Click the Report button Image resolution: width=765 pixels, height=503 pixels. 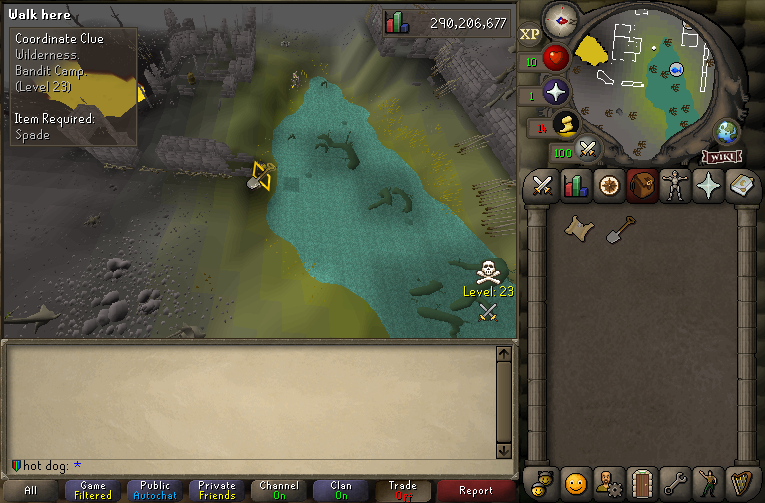(476, 490)
